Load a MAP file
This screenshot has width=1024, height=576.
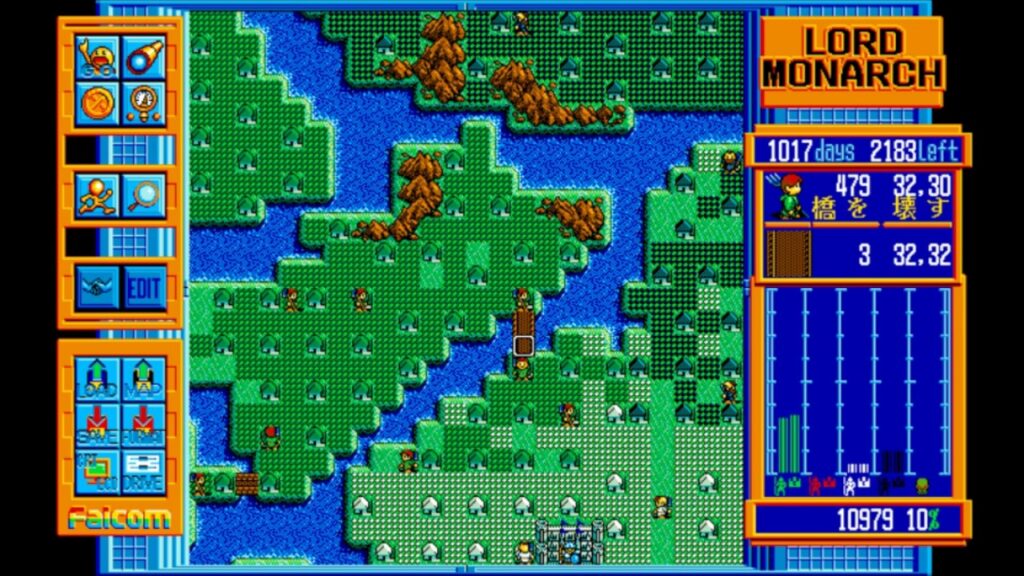coord(144,379)
